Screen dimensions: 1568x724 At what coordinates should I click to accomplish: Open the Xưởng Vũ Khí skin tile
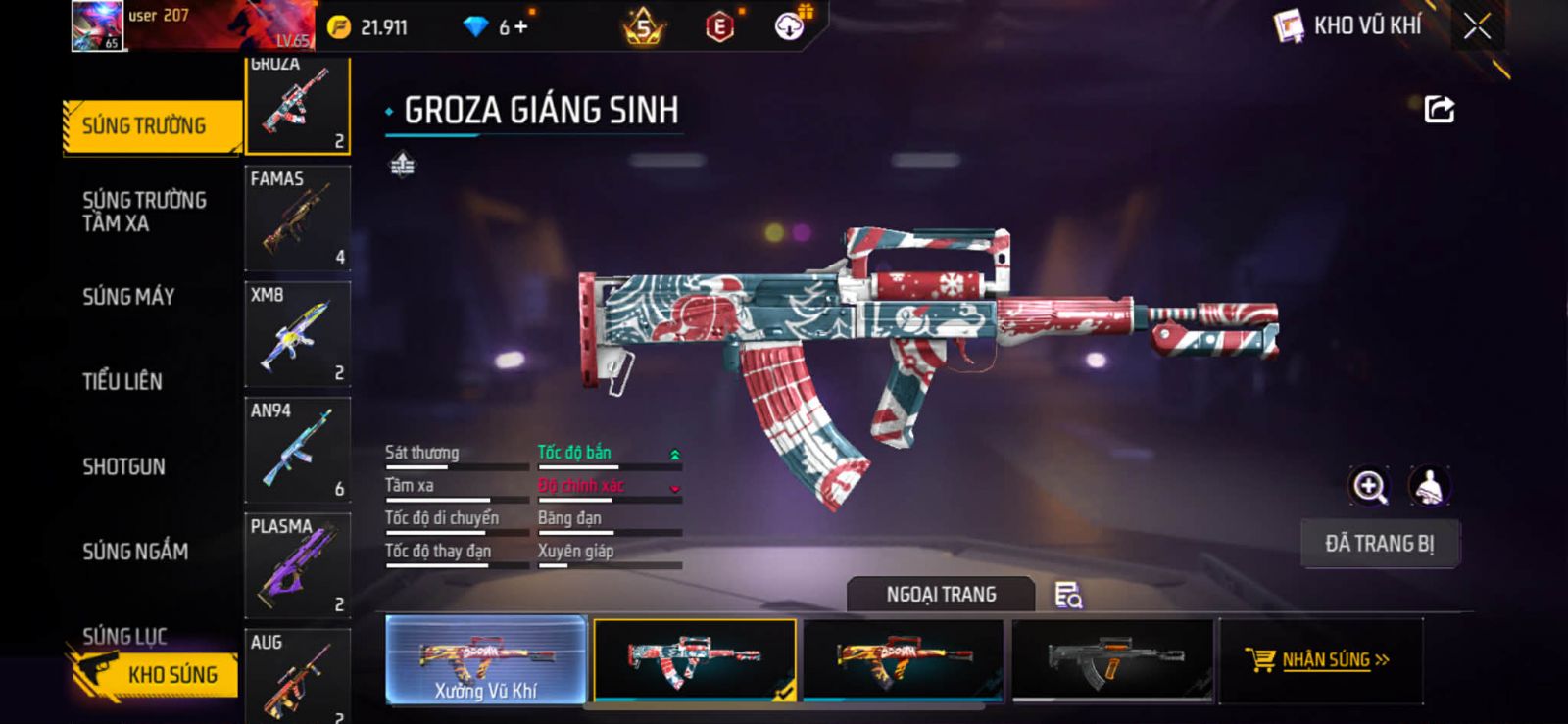coord(486,659)
